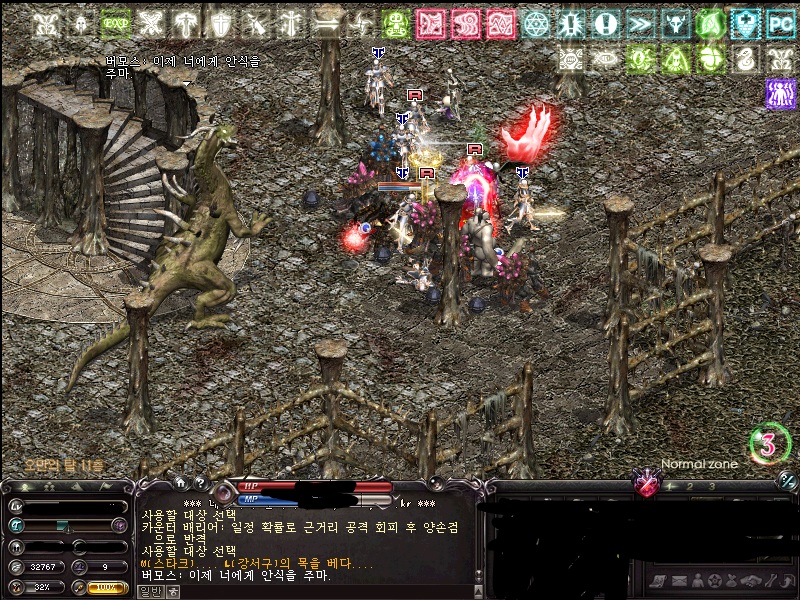
Task: Click the green EXP buff icon
Action: tap(117, 23)
